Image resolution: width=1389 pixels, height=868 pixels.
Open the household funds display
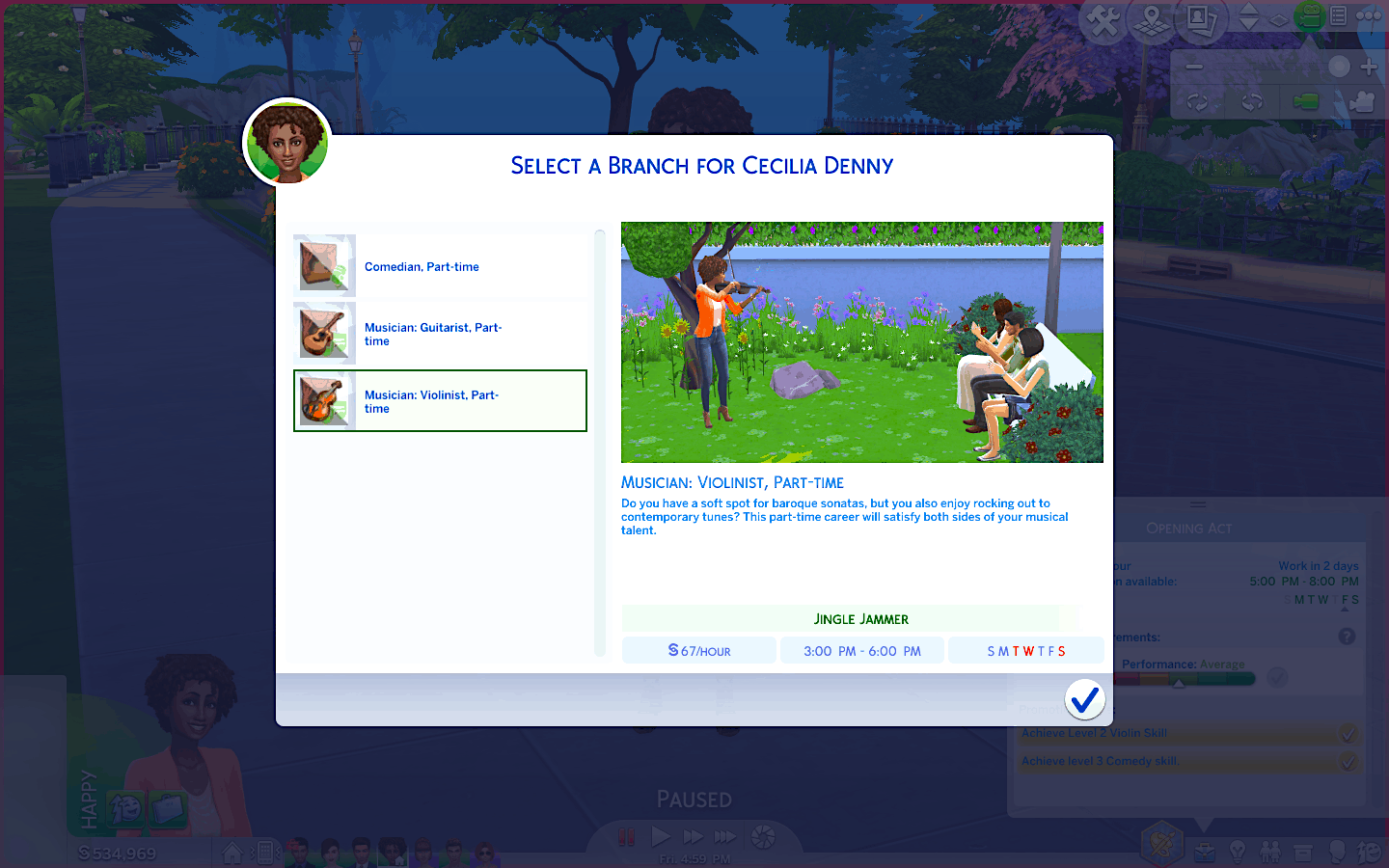(118, 854)
